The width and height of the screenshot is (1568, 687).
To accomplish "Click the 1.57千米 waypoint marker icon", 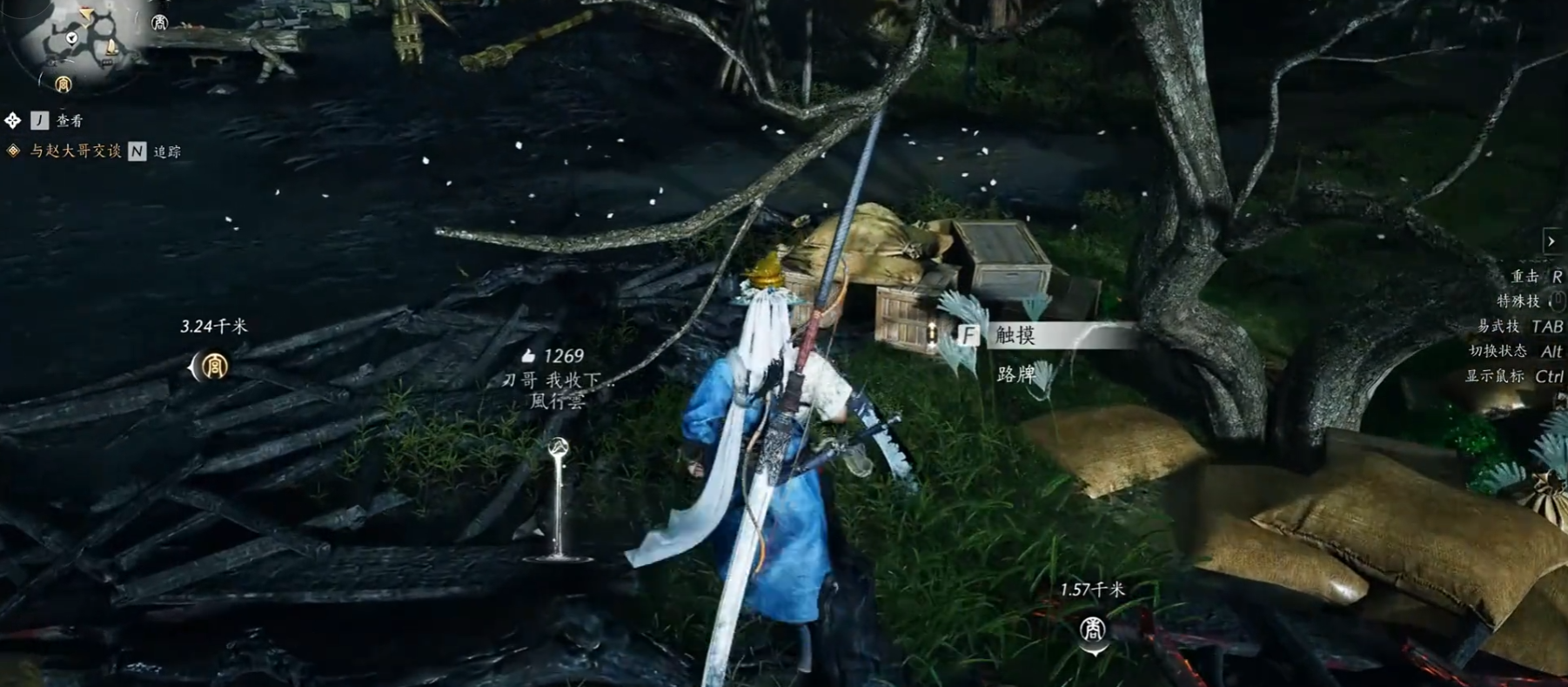I will (x=1092, y=628).
